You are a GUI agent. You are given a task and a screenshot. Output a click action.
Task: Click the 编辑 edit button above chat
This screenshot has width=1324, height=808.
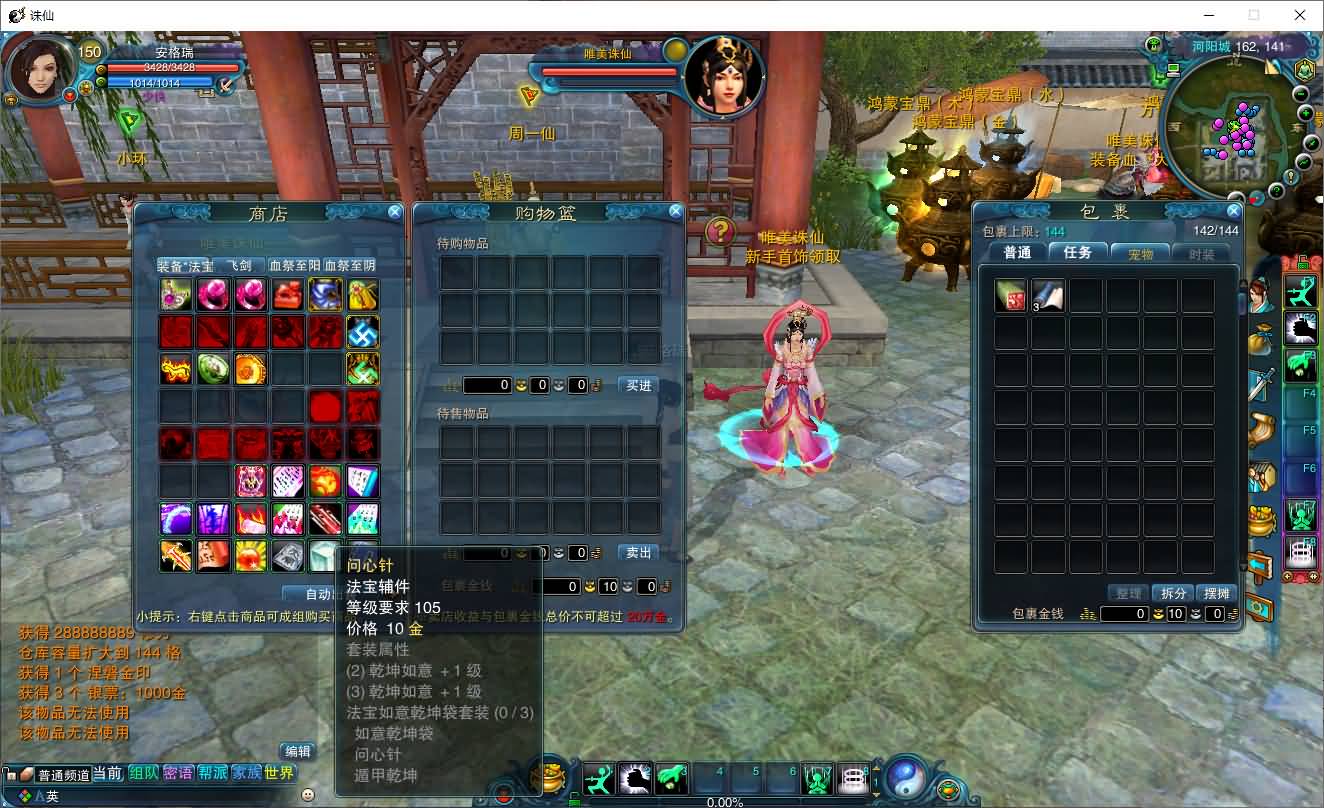pyautogui.click(x=297, y=751)
